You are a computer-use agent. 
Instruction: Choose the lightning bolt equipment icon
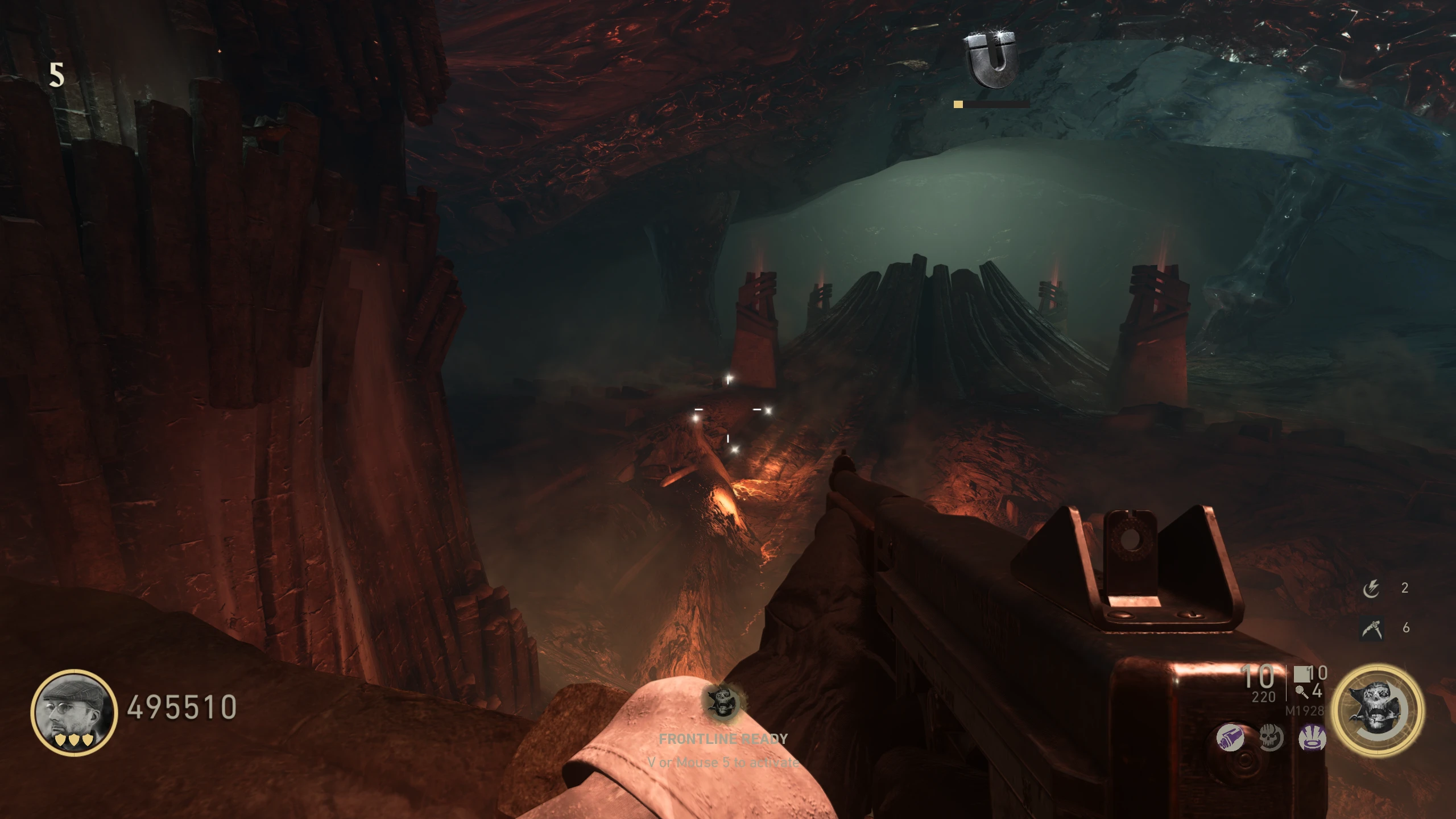point(1371,589)
